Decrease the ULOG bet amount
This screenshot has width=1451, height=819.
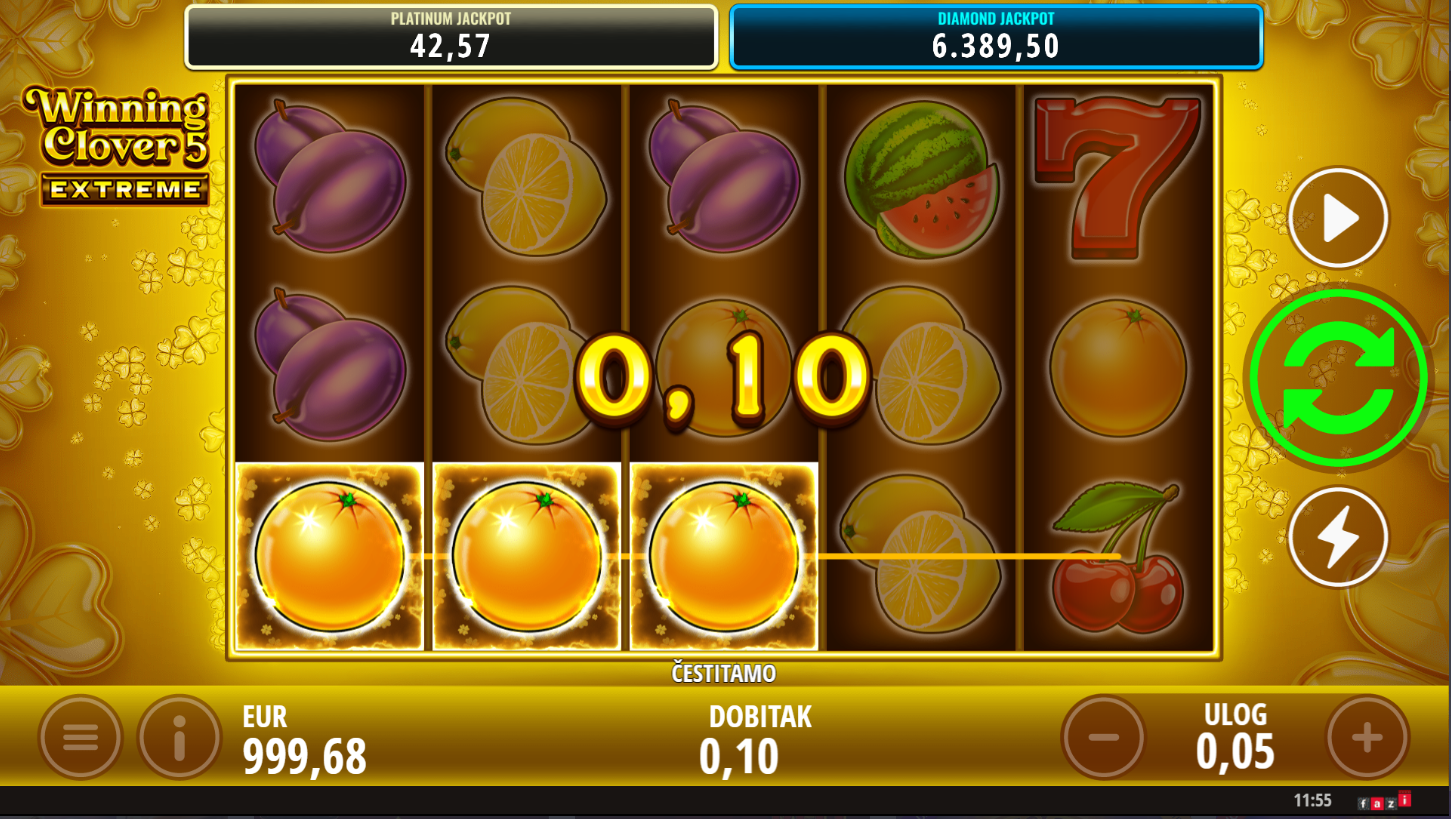1103,738
